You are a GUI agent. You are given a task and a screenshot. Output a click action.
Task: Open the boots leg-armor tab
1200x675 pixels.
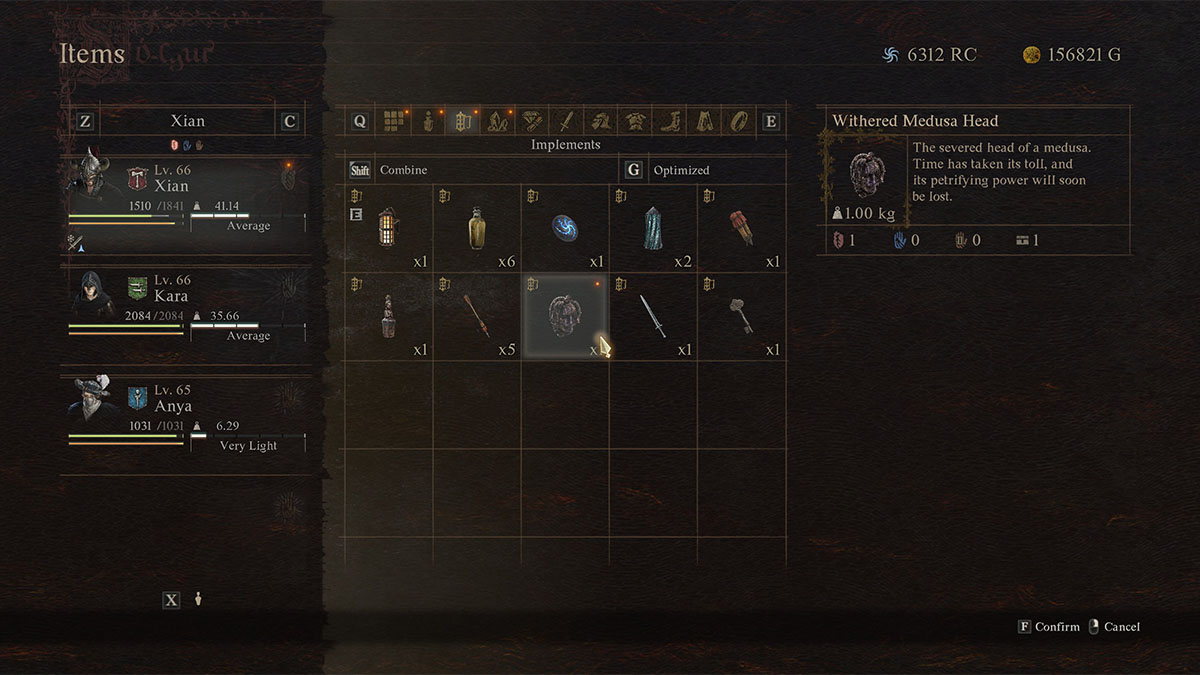tap(668, 122)
